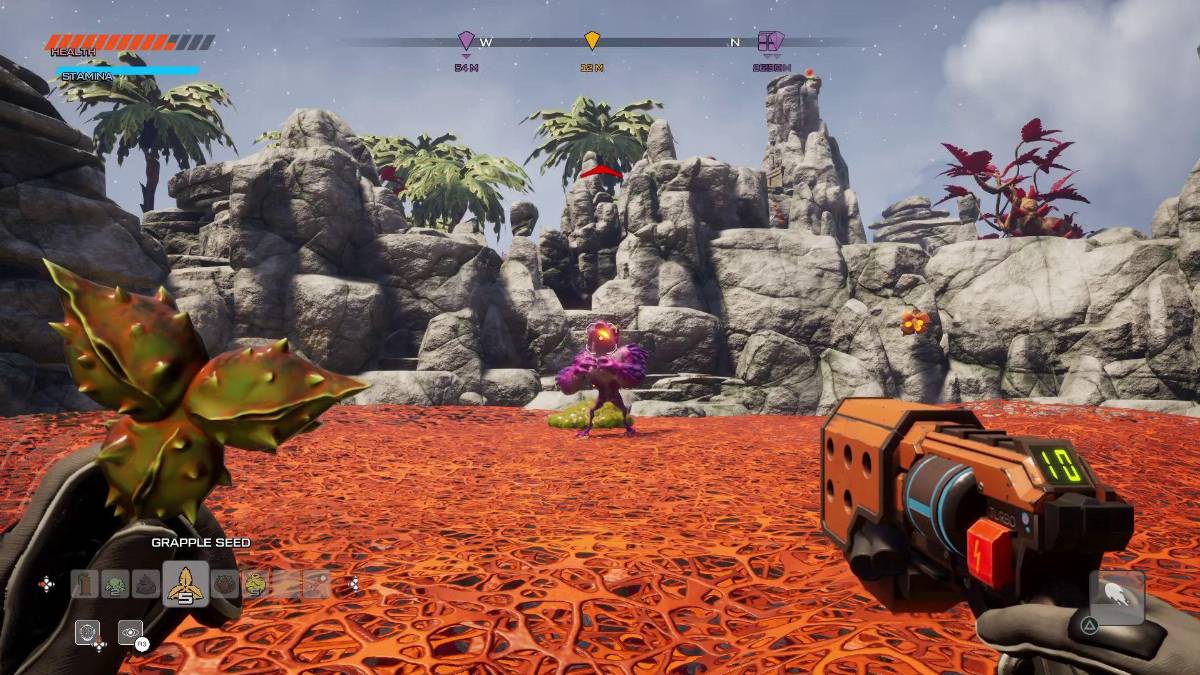This screenshot has height=675, width=1200.
Task: Pick the grey mound item slot
Action: tap(146, 584)
